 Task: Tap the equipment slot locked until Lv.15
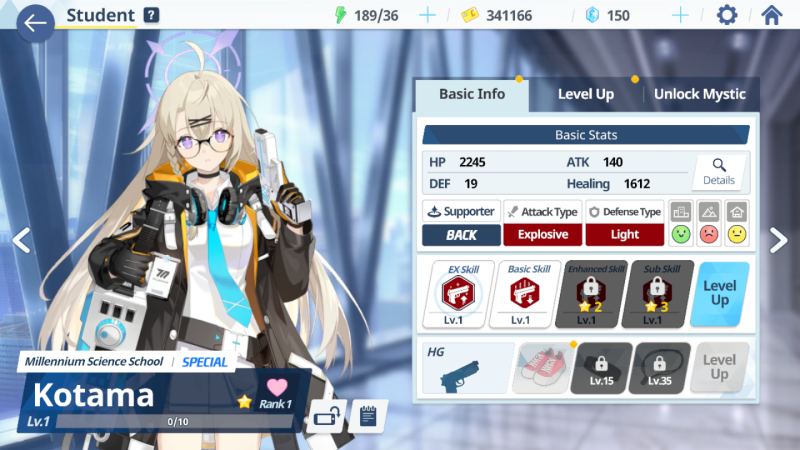[601, 368]
